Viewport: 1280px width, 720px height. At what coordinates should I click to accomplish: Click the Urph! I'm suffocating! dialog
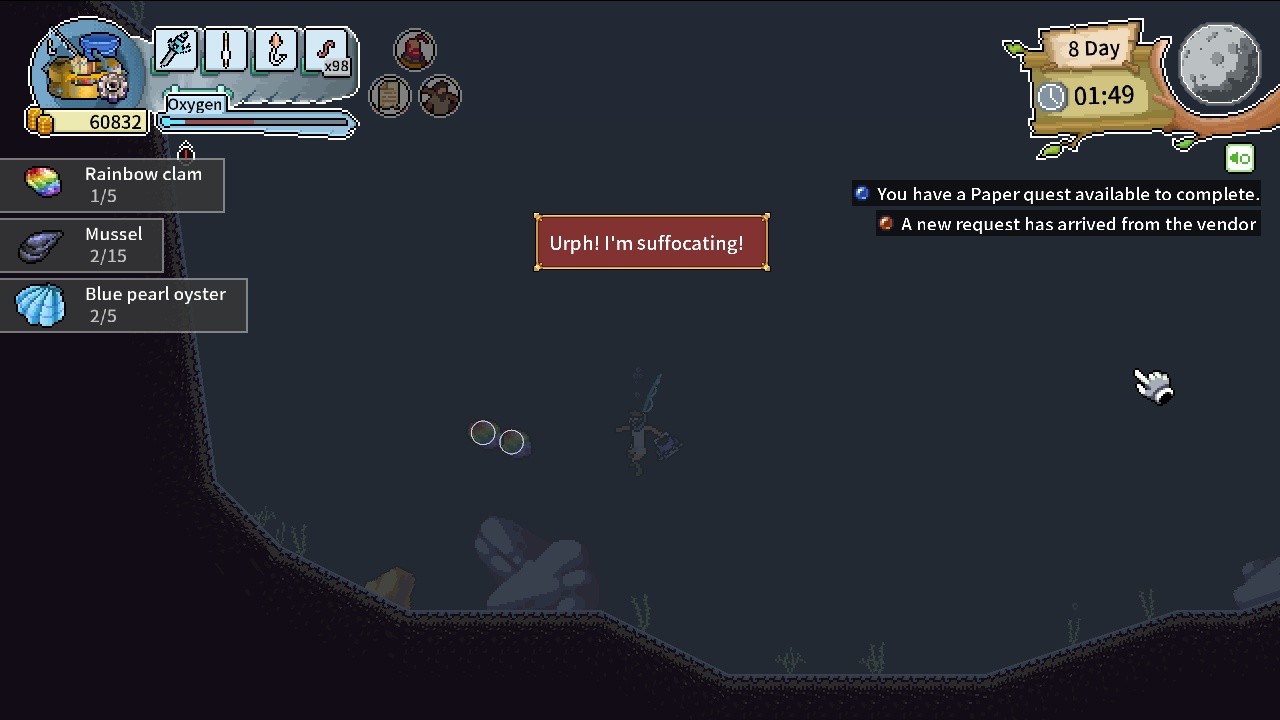(x=651, y=242)
